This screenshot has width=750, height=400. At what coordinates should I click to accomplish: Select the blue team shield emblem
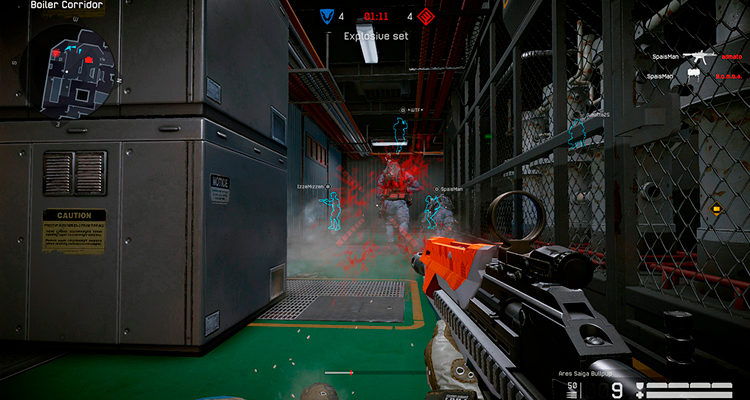326,16
